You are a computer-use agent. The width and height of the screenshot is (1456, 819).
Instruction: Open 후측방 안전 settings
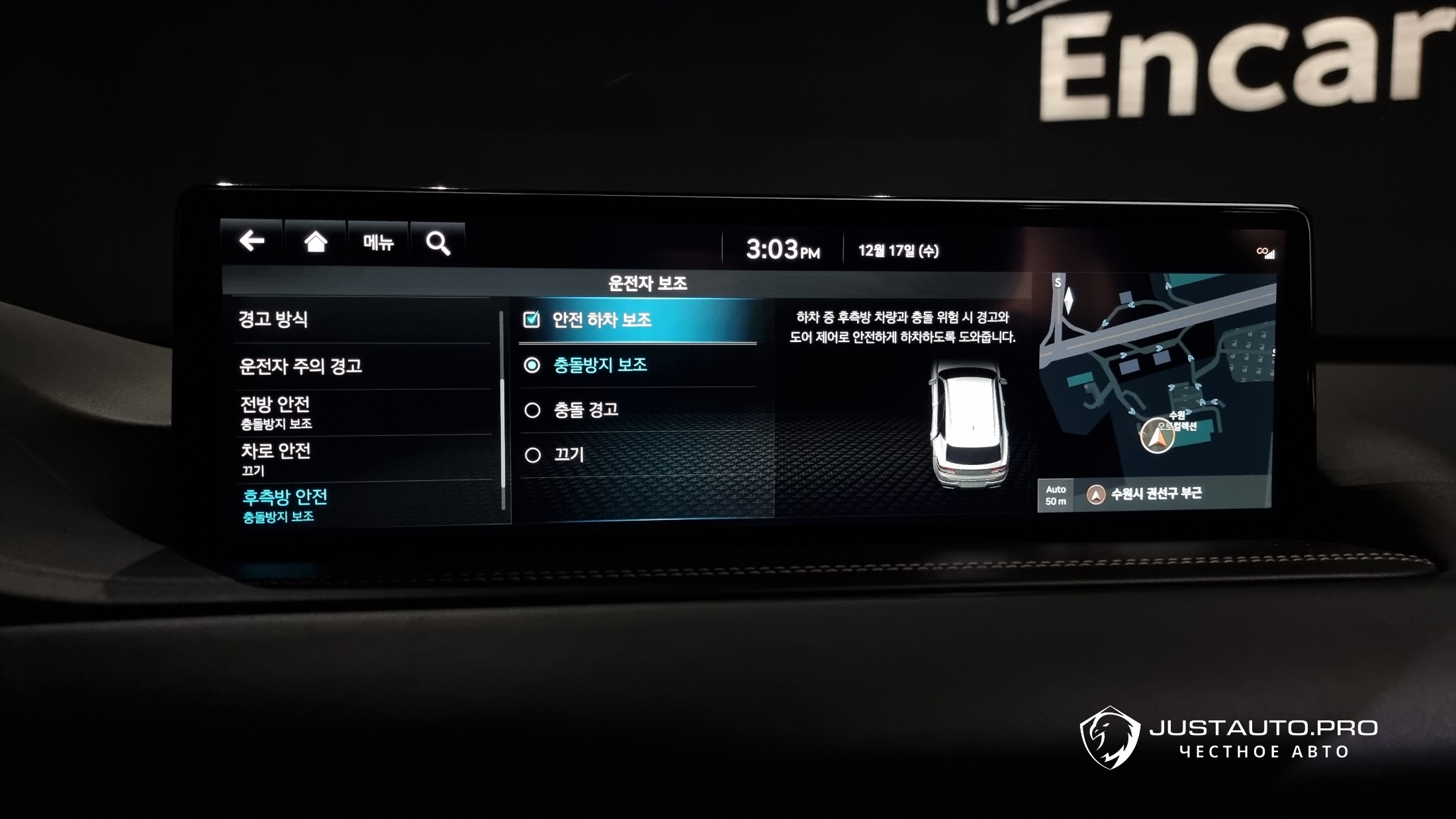tap(285, 504)
